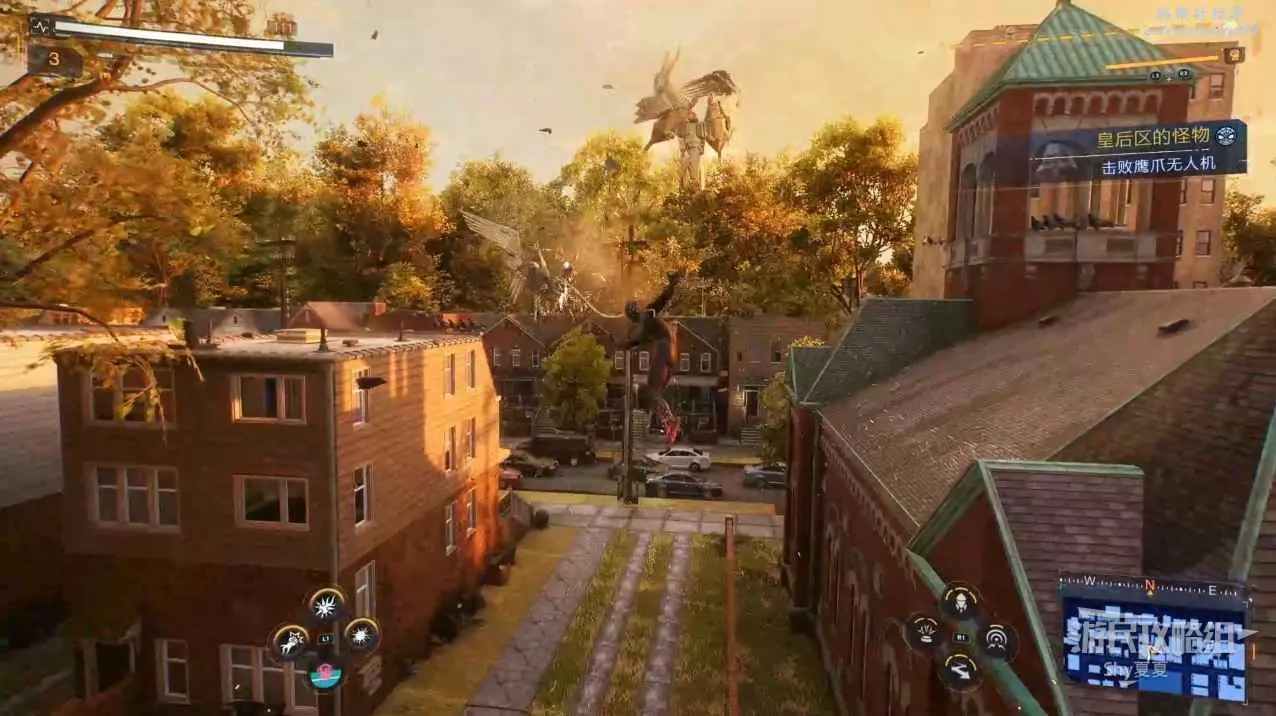The image size is (1276, 716).
Task: Open the 皇后区的怪物 mission tracker
Action: (x=1140, y=149)
